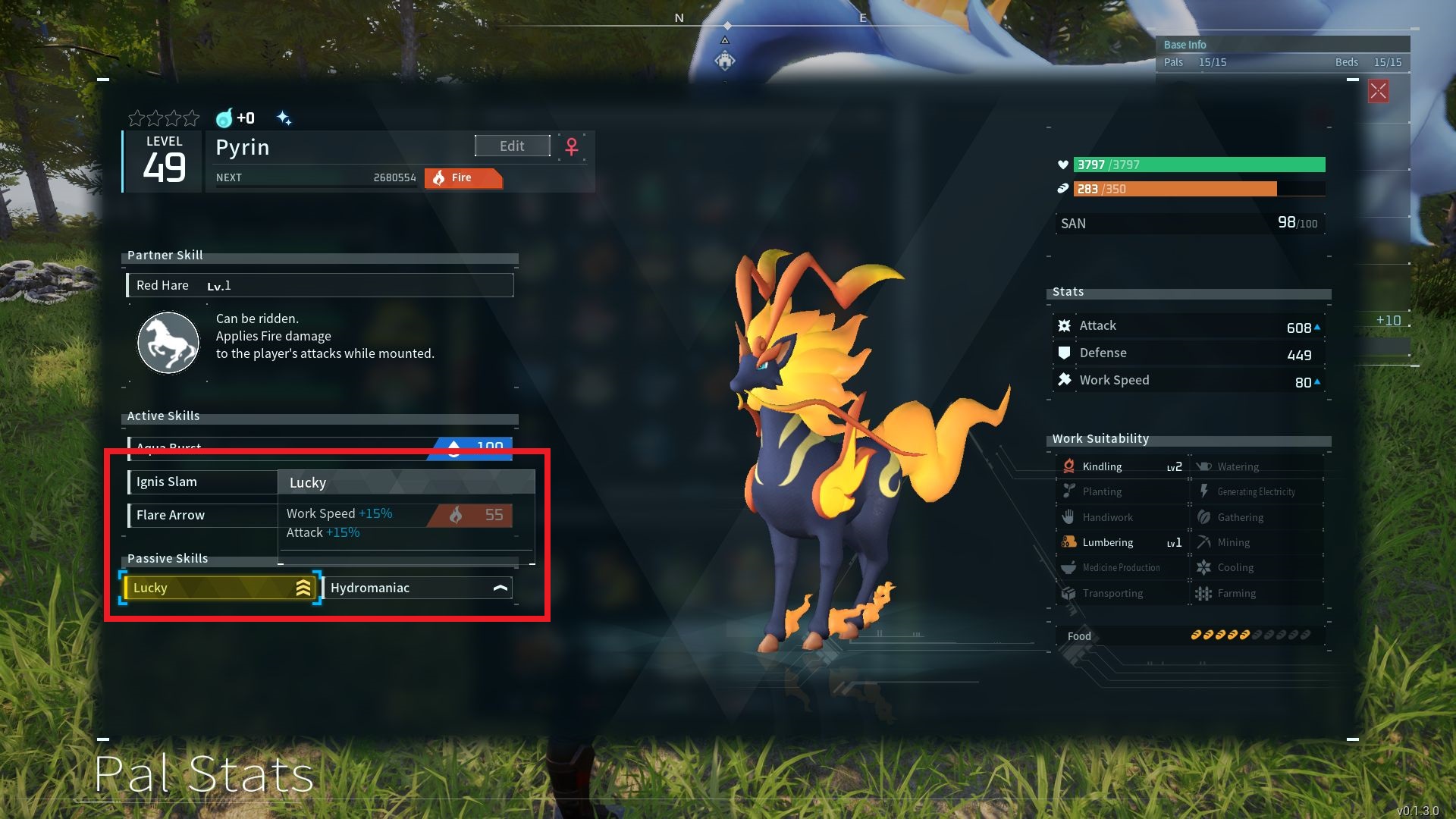
Task: Click the Red Hare horse icon
Action: tap(168, 343)
